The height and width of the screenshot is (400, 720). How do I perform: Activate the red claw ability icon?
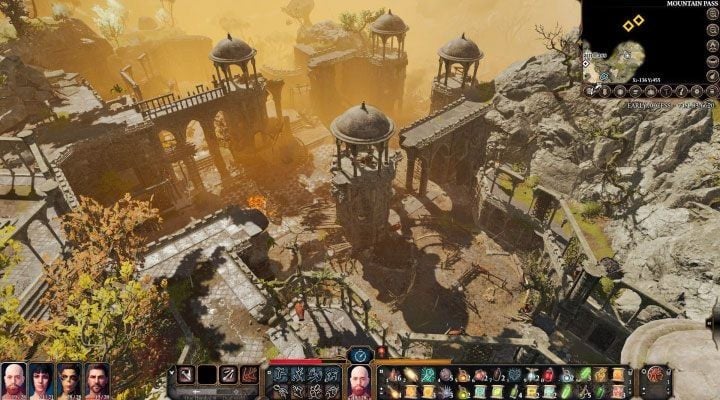tap(250, 375)
